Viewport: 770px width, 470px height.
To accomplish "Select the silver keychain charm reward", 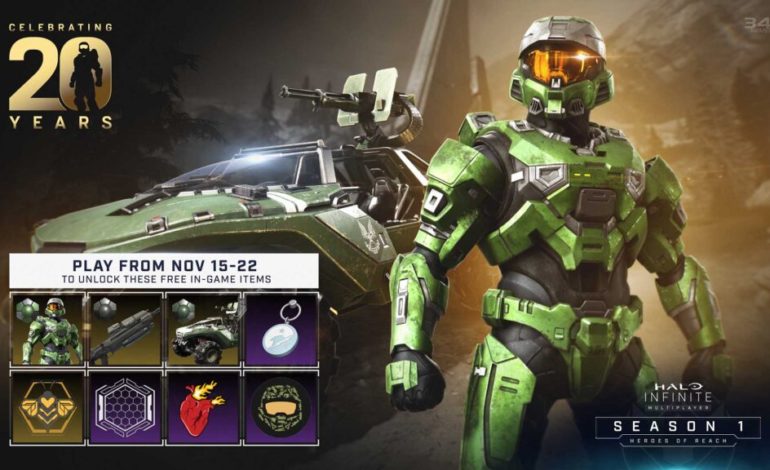I will click(x=281, y=329).
